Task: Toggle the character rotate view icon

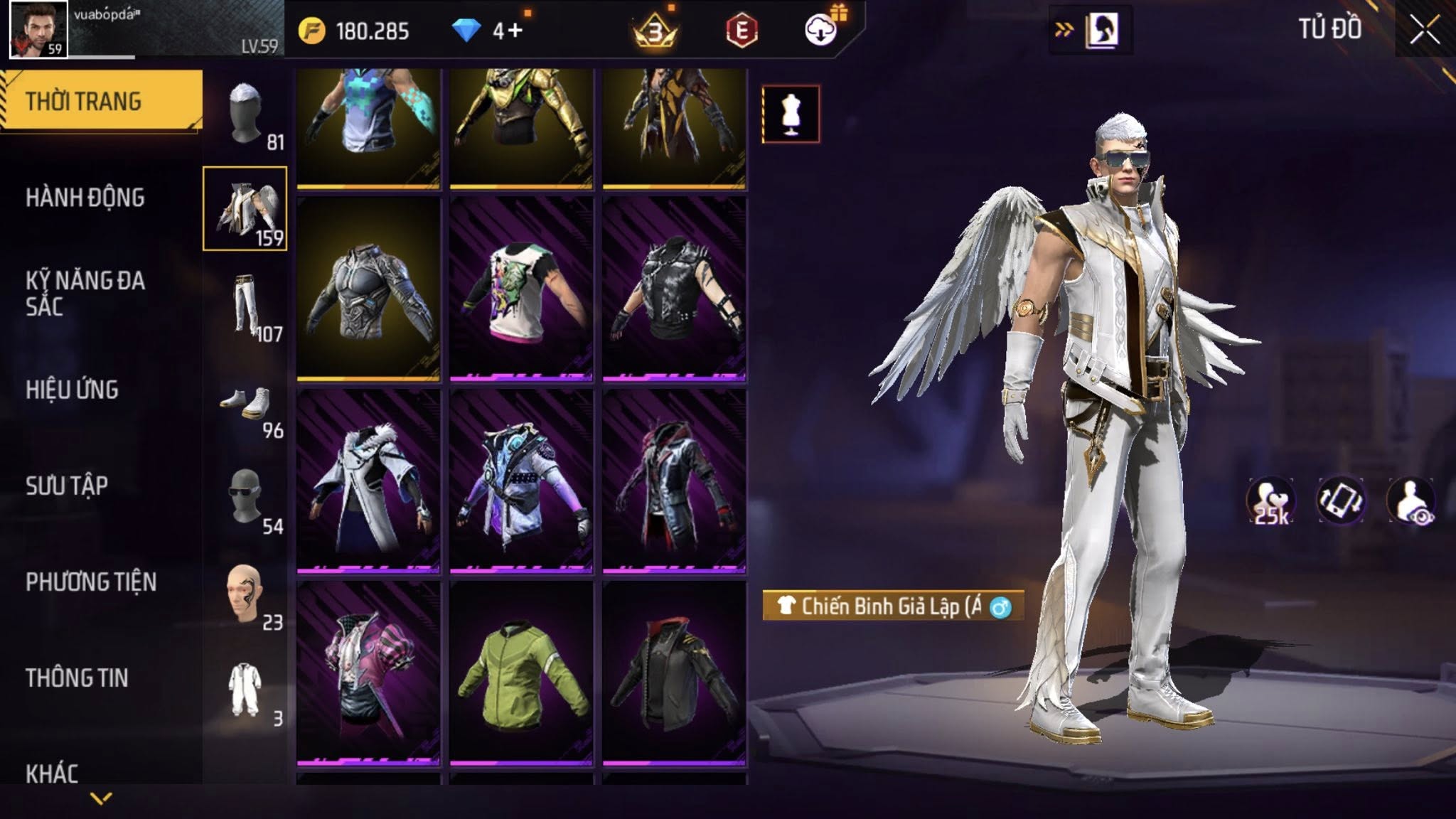Action: 1341,500
